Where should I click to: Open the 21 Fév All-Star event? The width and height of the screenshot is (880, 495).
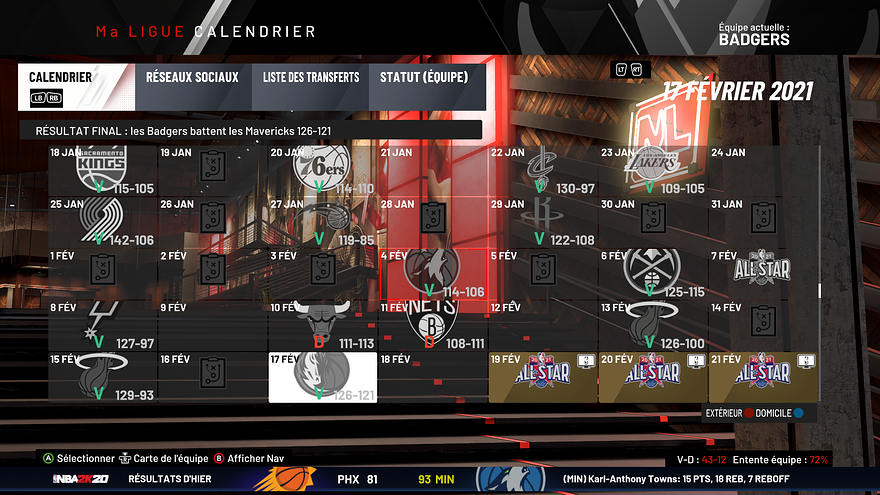[x=763, y=377]
